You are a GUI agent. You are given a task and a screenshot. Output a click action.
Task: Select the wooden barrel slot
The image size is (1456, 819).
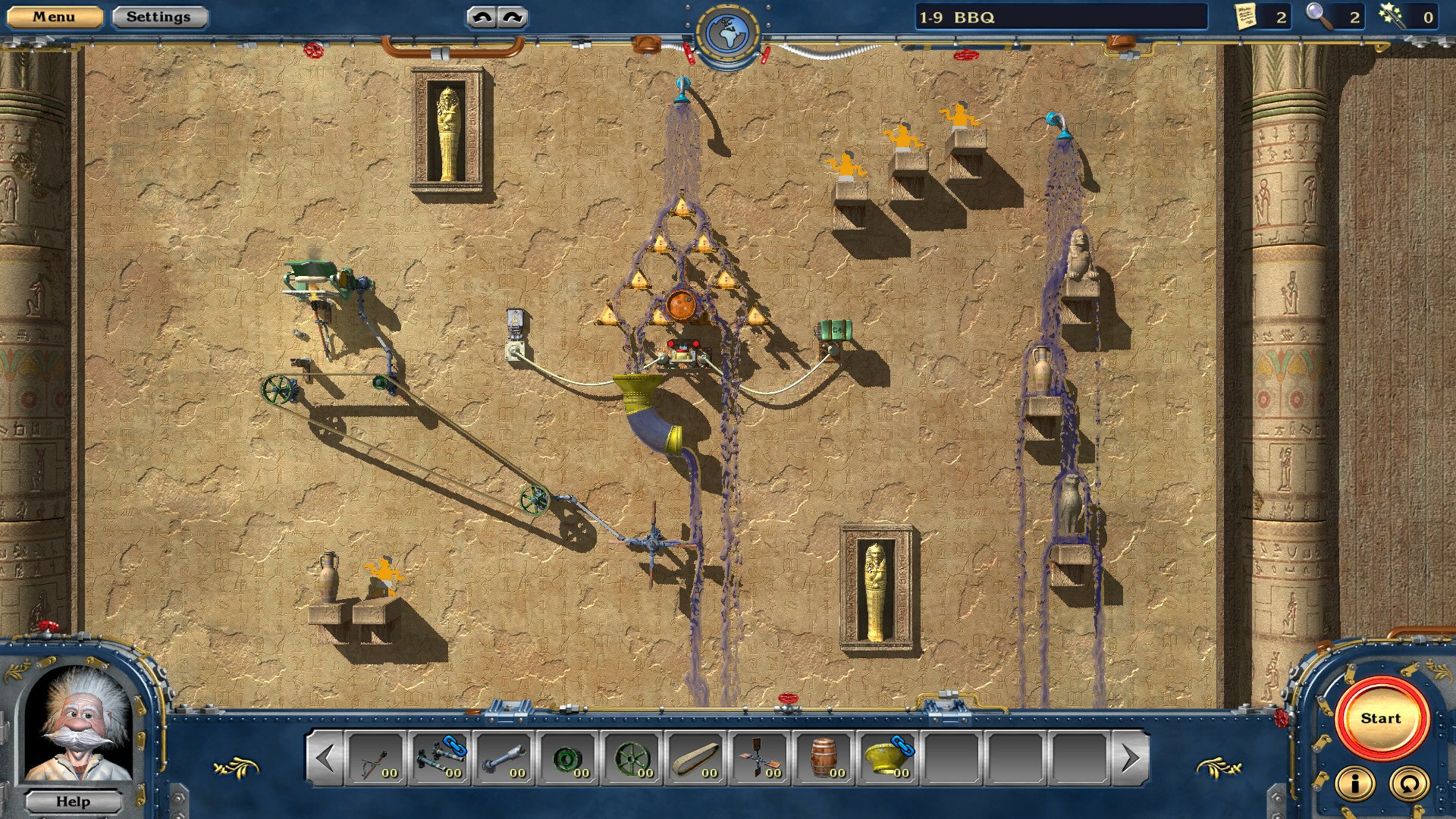(x=824, y=758)
